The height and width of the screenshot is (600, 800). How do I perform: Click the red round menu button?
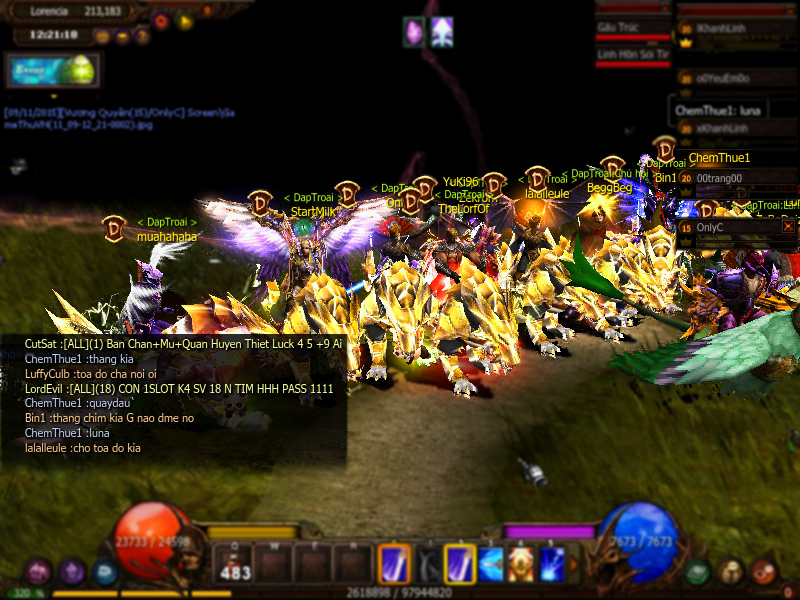(764, 572)
